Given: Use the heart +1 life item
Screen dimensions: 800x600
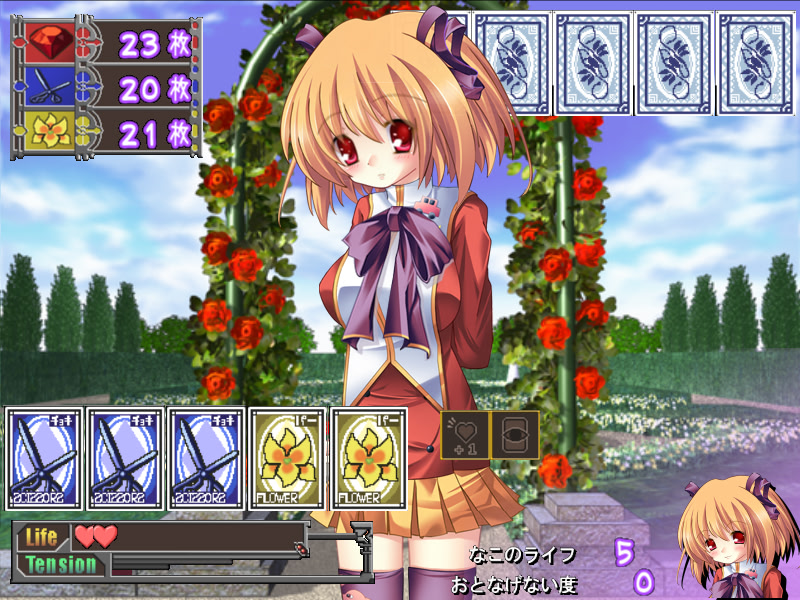Looking at the screenshot, I should (x=465, y=435).
